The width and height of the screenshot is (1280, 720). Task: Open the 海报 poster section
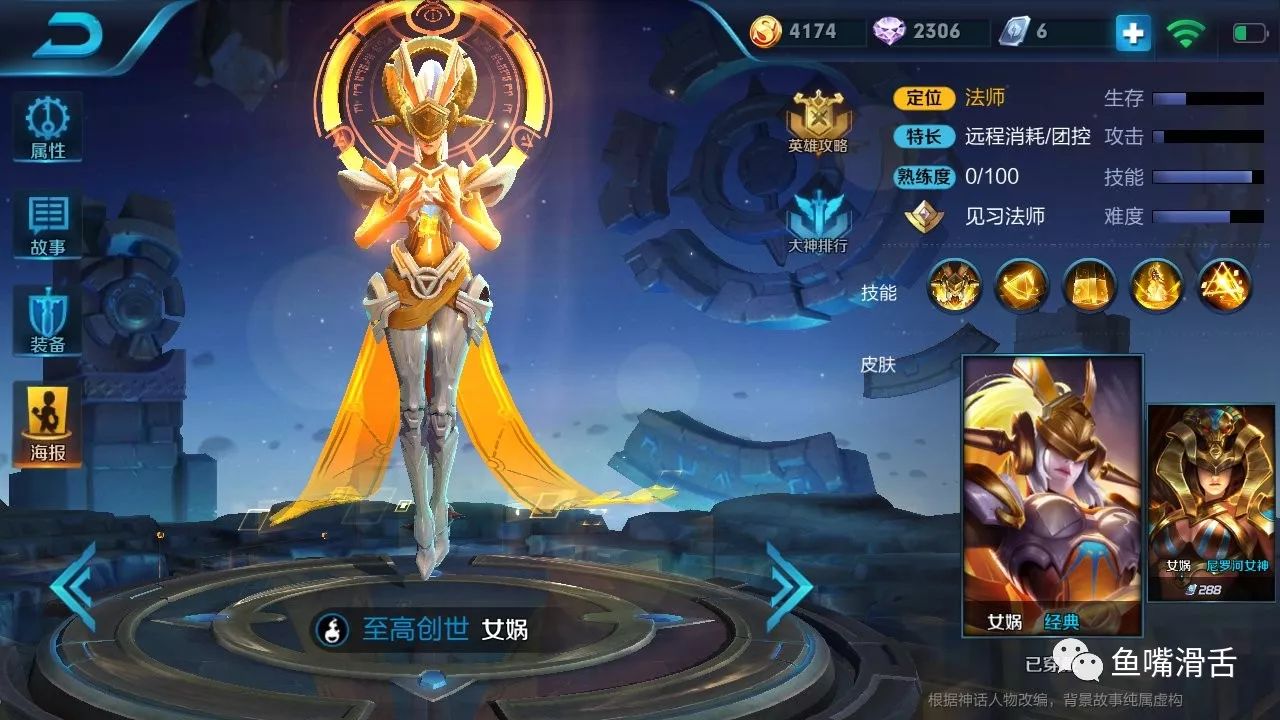coord(46,420)
